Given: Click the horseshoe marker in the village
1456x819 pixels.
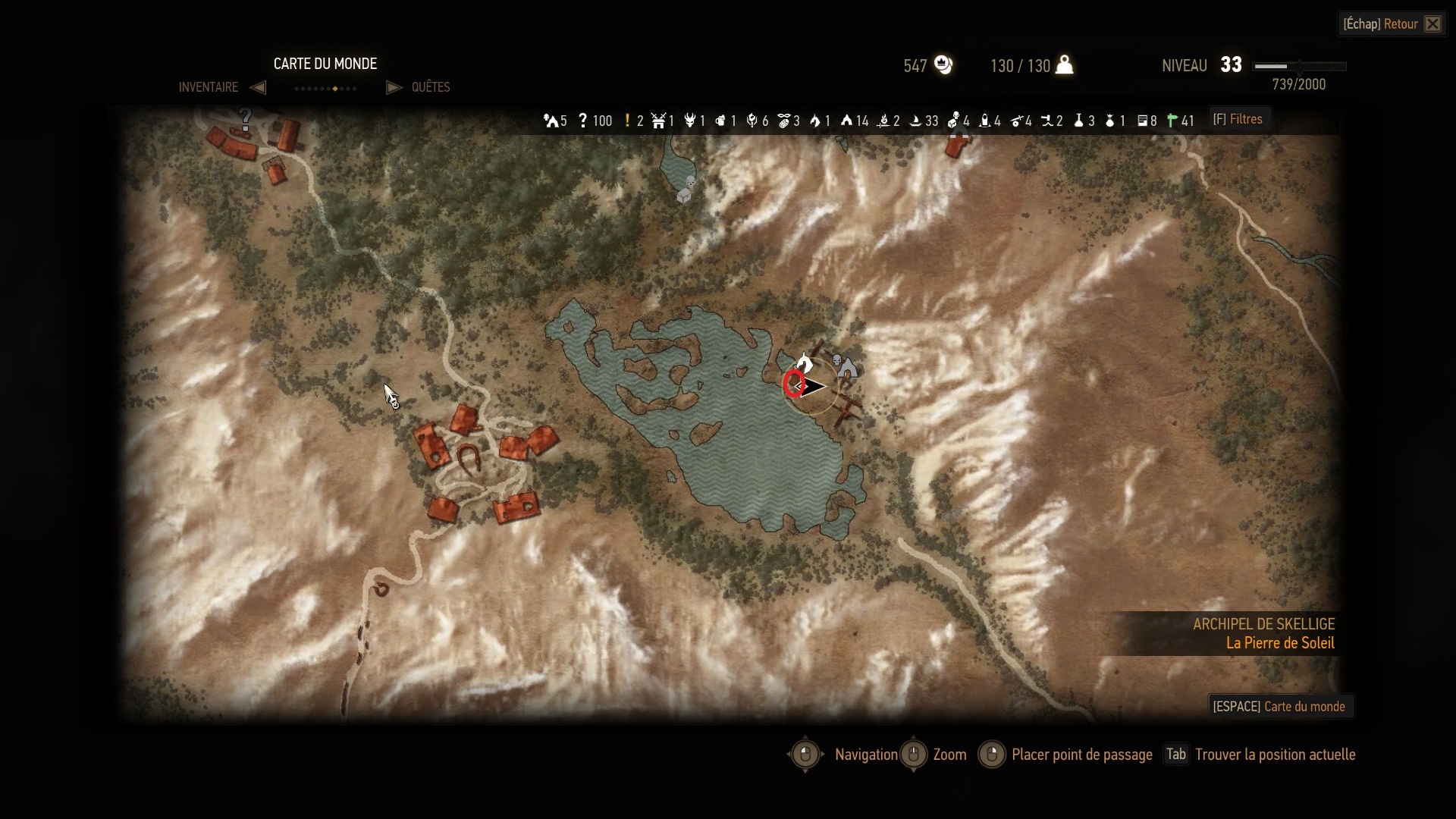Looking at the screenshot, I should point(468,458).
